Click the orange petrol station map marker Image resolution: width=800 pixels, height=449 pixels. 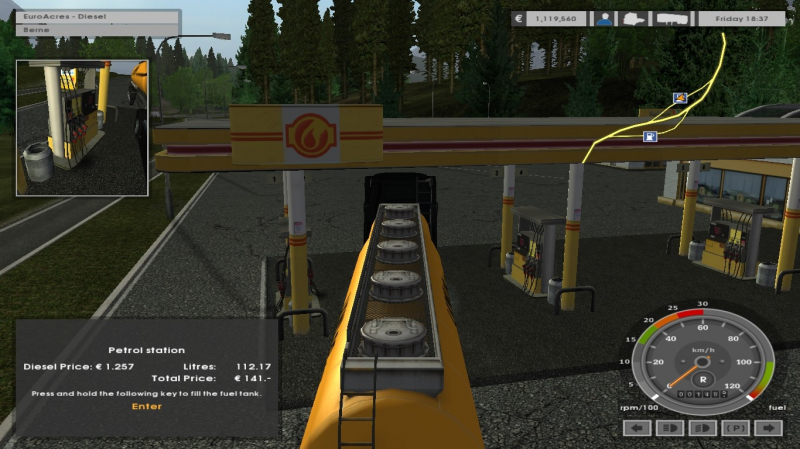coord(681,98)
